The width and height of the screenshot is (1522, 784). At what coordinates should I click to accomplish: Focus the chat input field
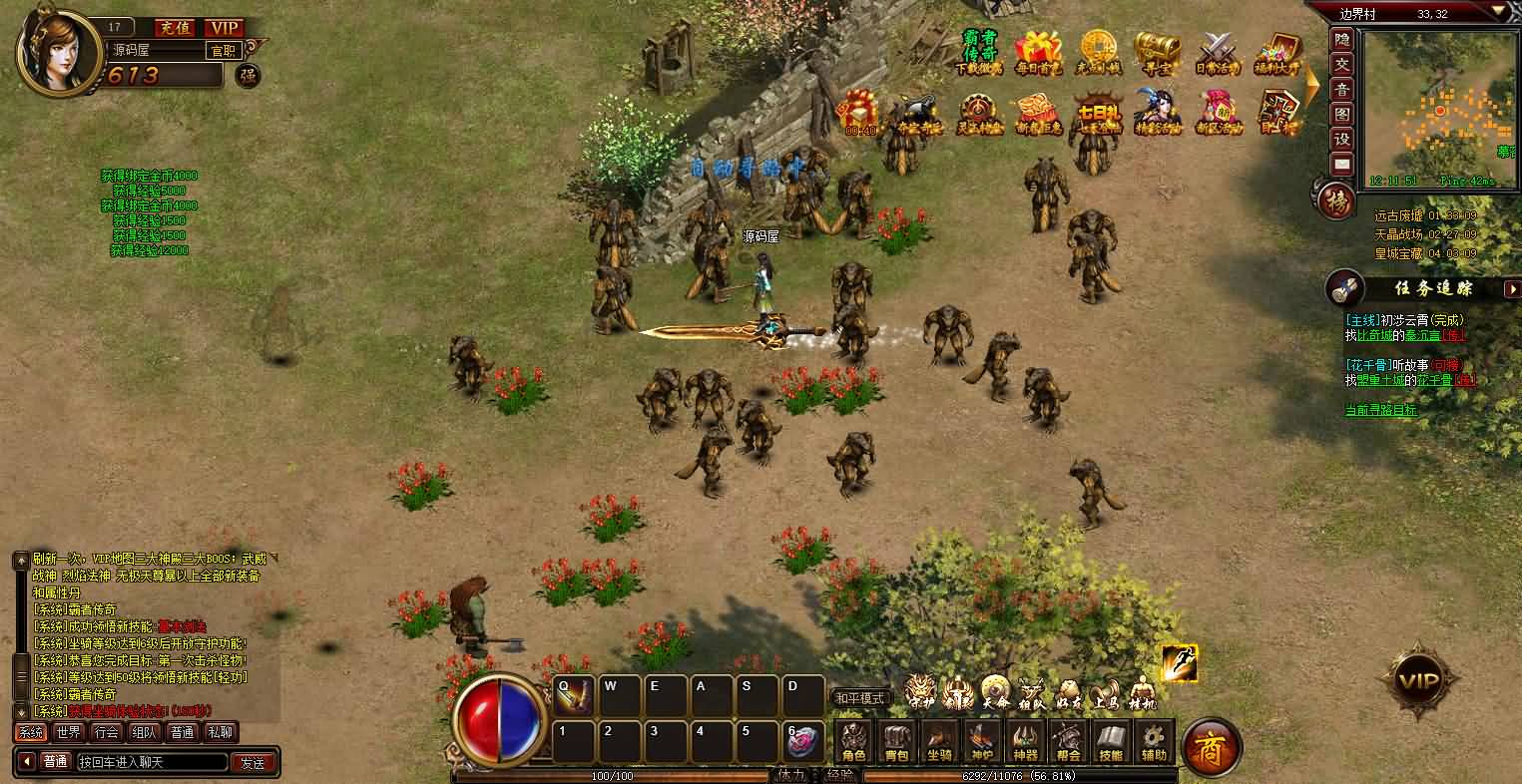click(150, 763)
